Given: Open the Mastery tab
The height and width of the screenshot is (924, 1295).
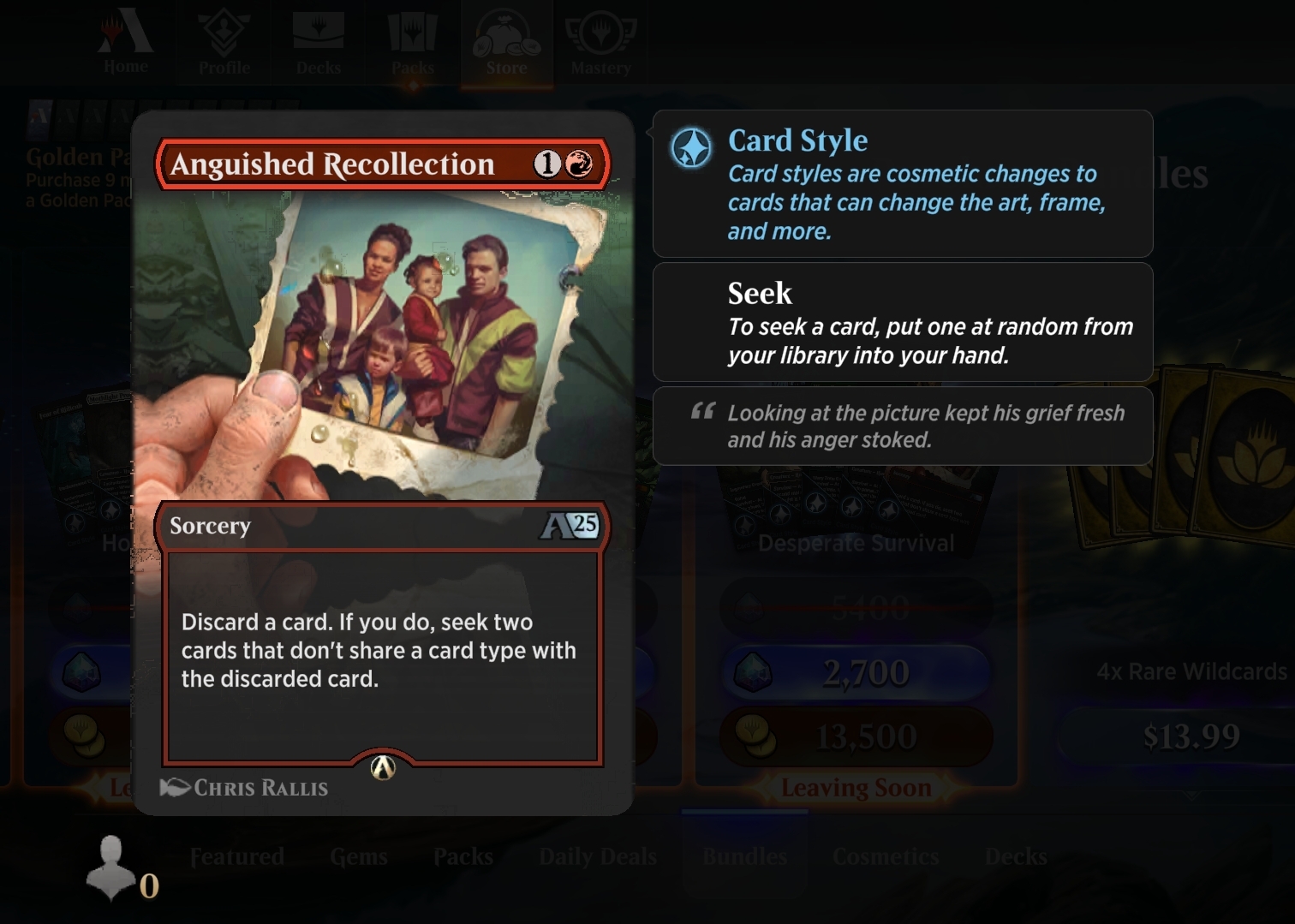Looking at the screenshot, I should (x=600, y=44).
